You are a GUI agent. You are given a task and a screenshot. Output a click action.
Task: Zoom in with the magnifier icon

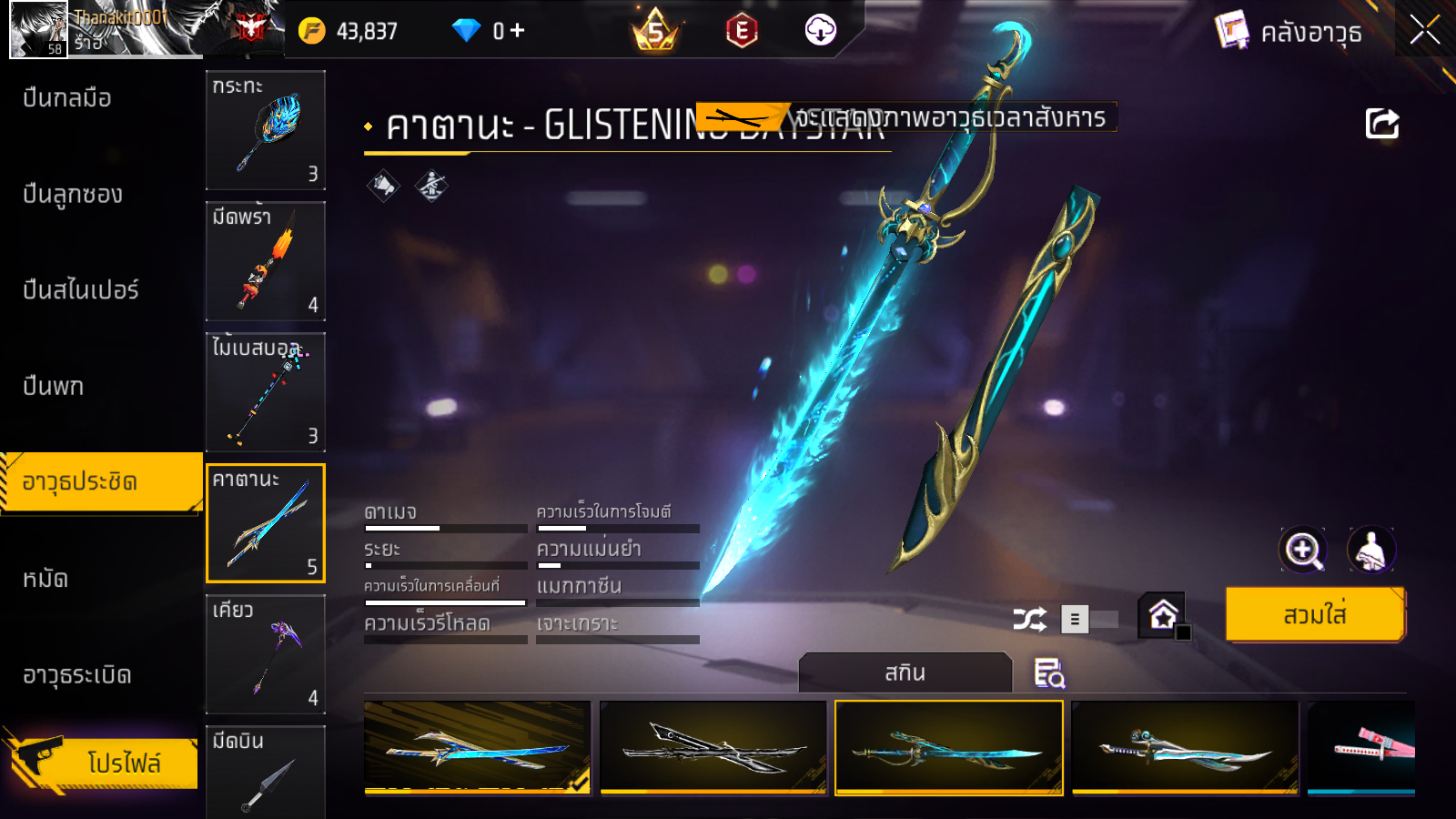click(x=1303, y=550)
